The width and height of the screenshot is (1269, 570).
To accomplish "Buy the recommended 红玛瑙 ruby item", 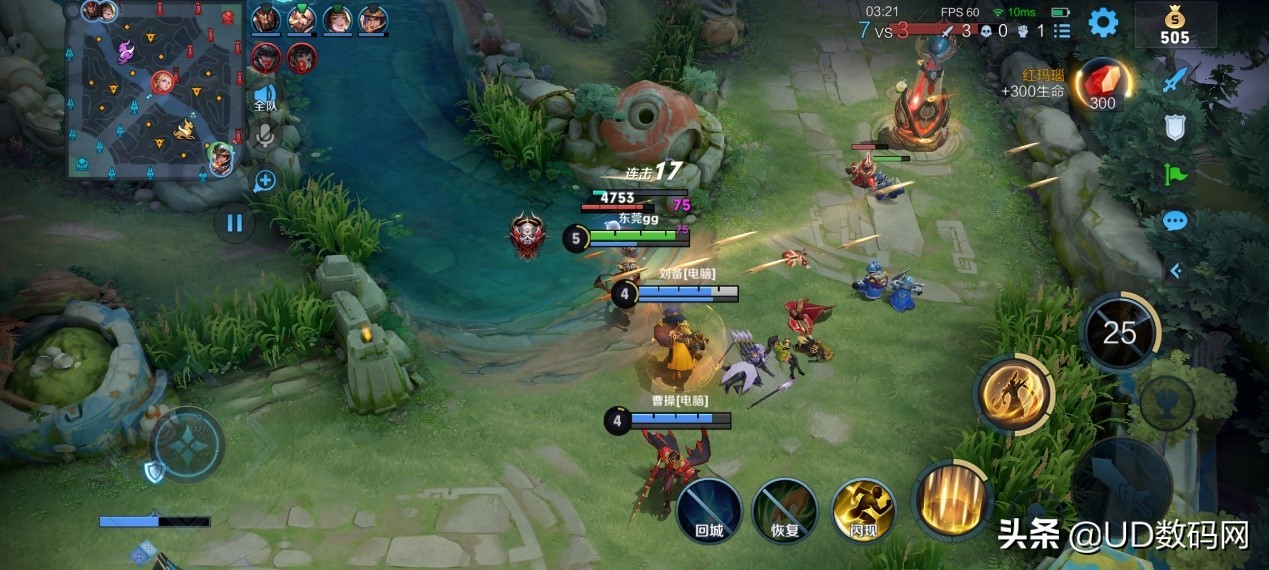I will (1102, 86).
